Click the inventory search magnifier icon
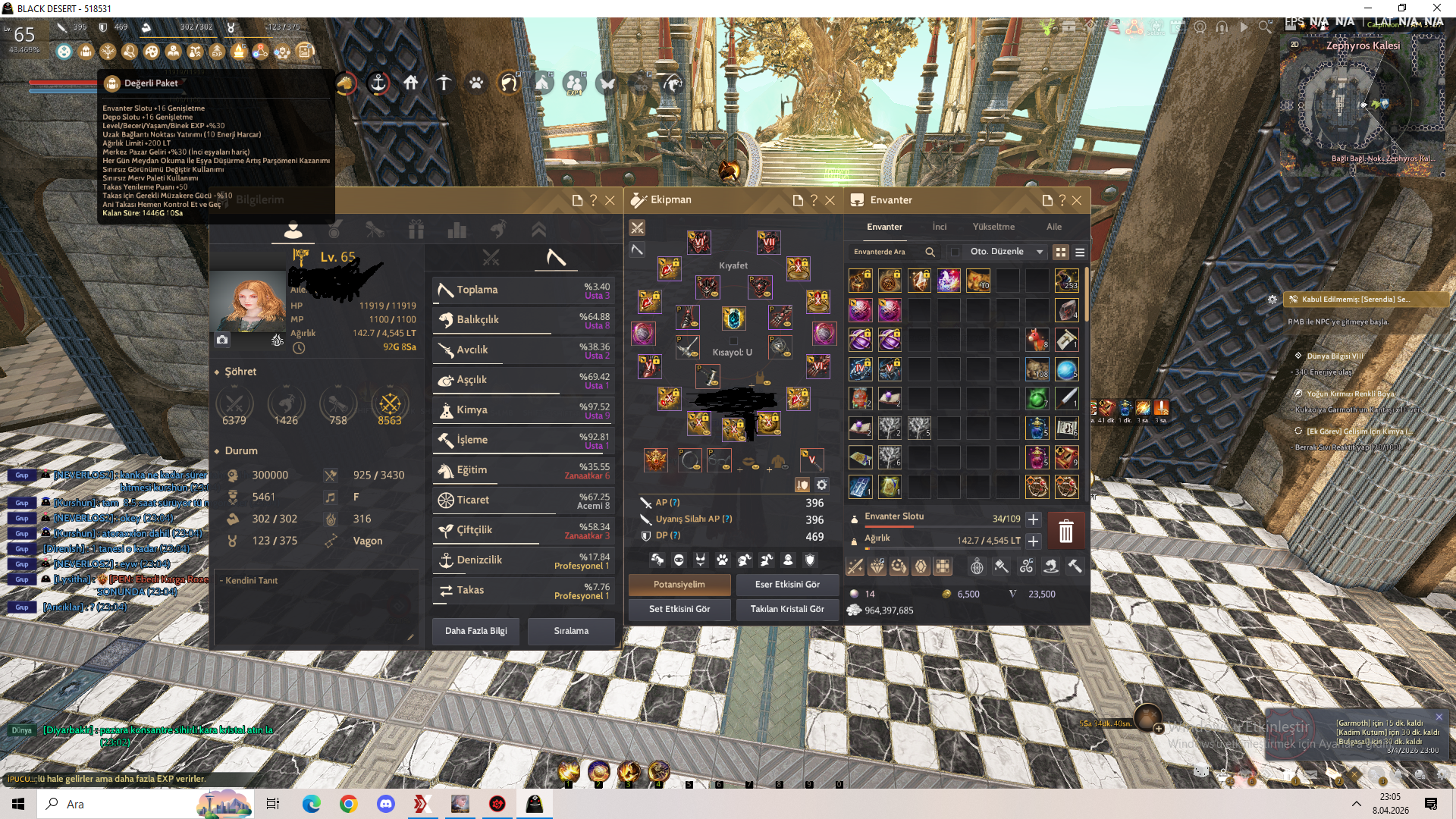The height and width of the screenshot is (819, 1456). 930,251
